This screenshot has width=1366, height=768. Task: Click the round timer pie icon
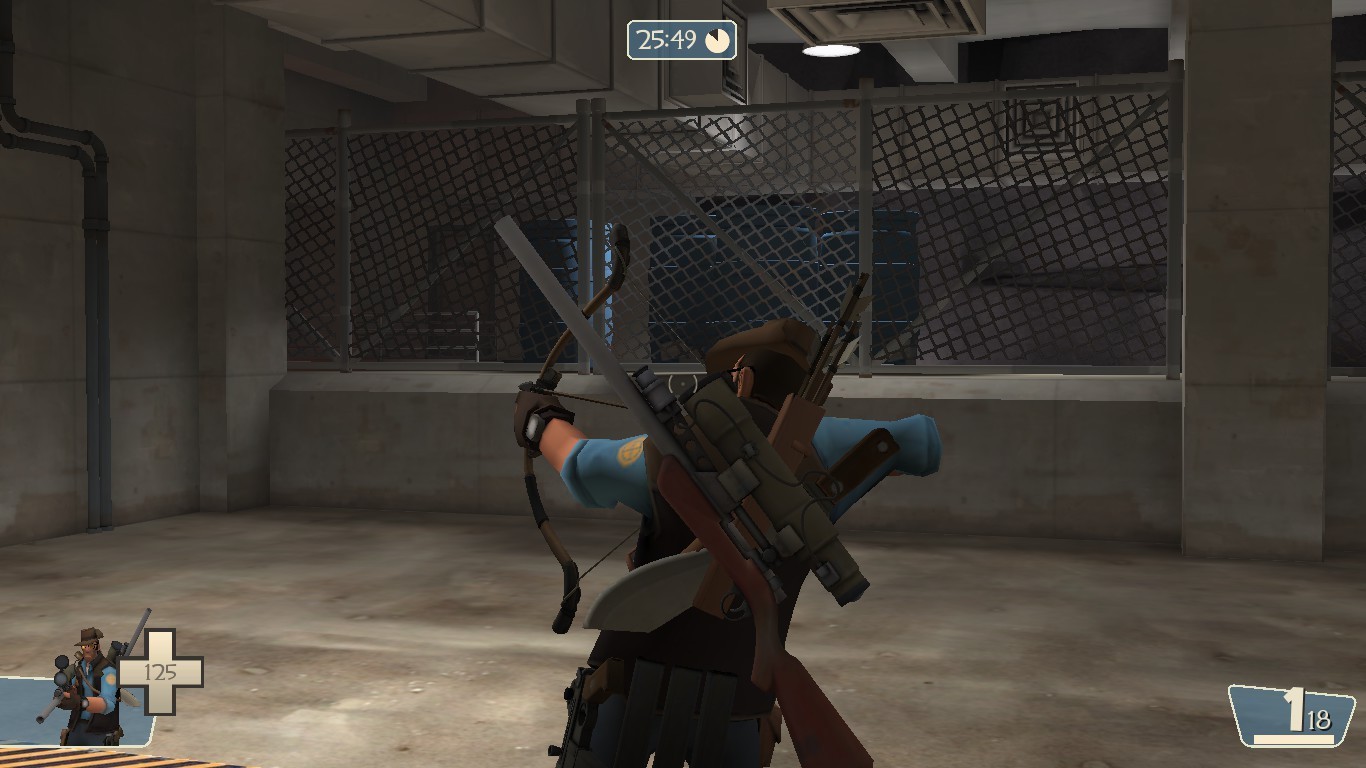tap(716, 42)
